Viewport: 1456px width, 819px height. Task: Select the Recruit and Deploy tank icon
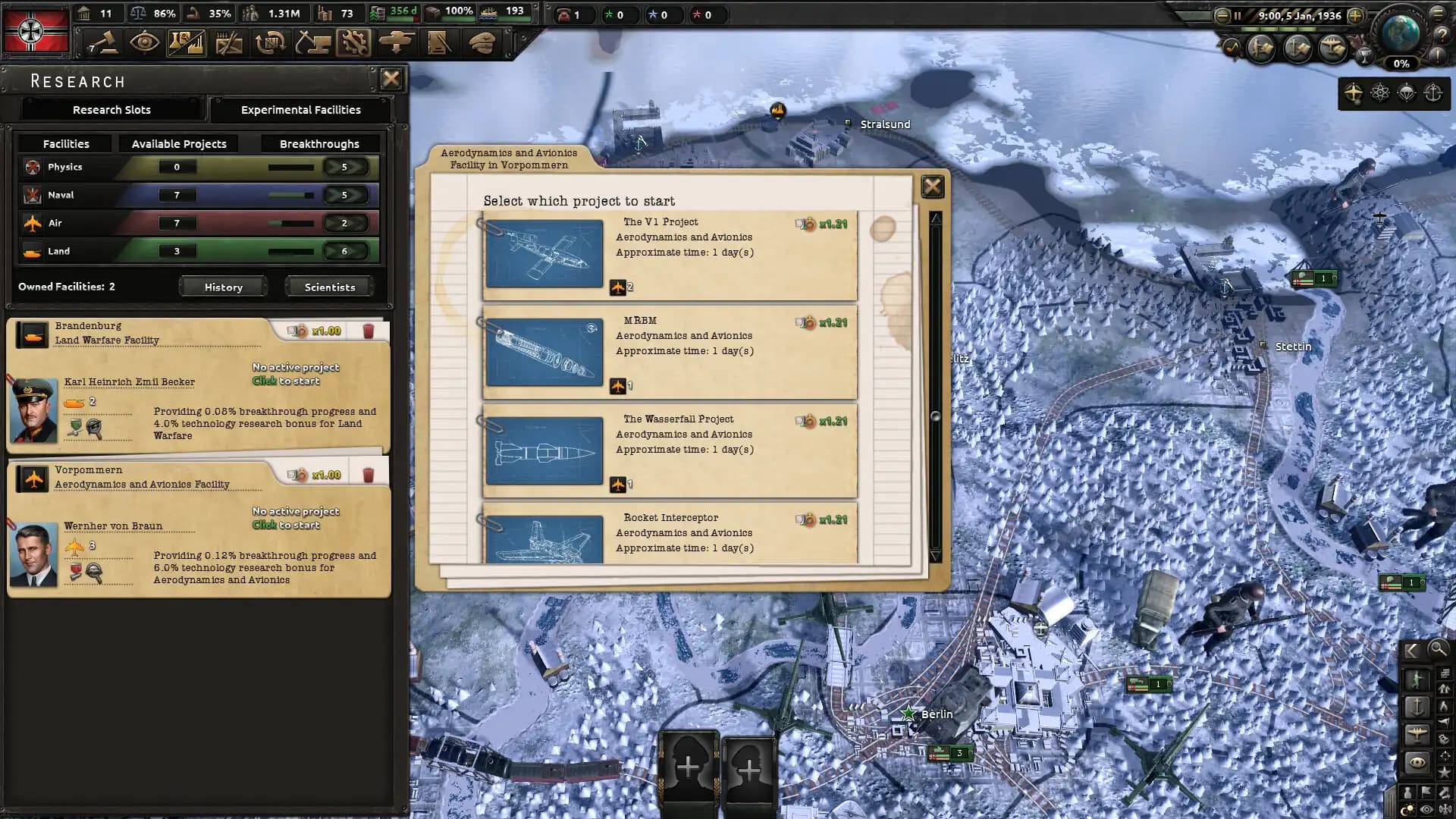click(397, 42)
